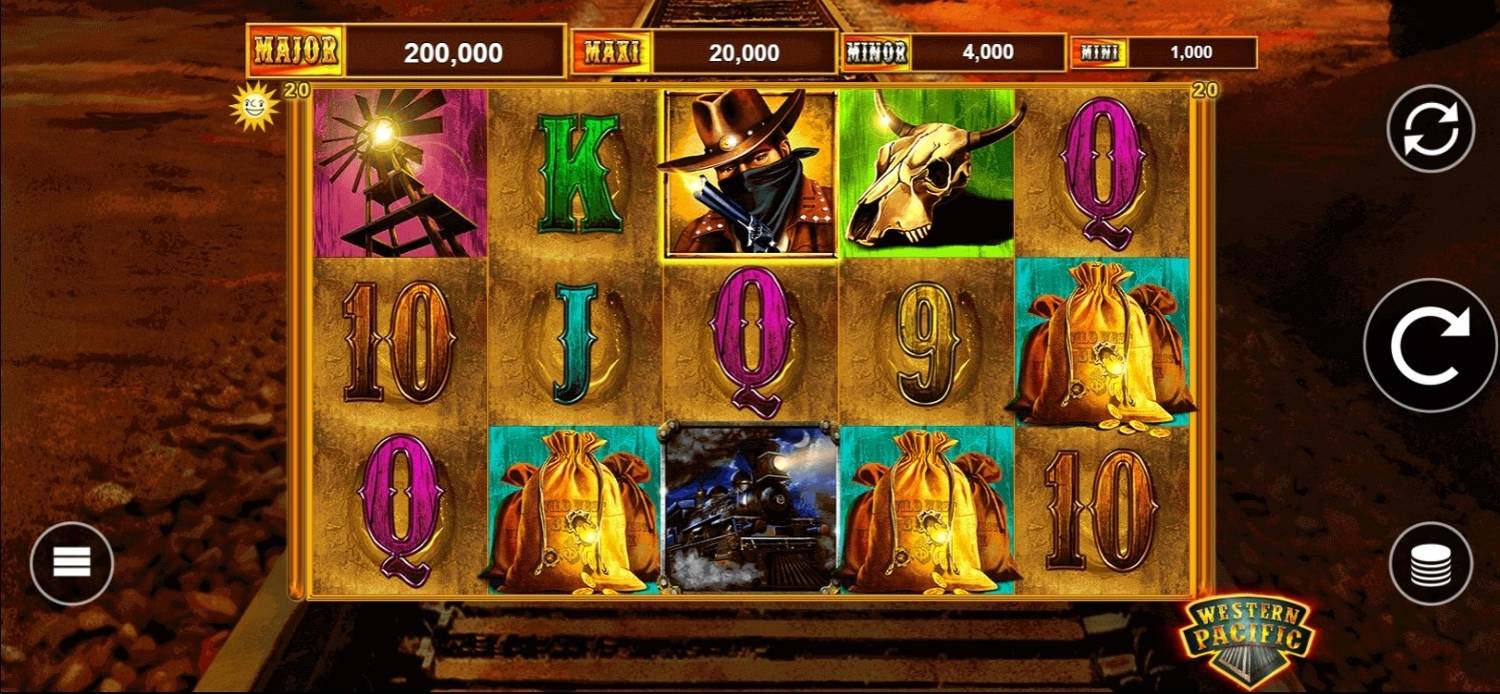Open the hamburger menu

[x=72, y=563]
